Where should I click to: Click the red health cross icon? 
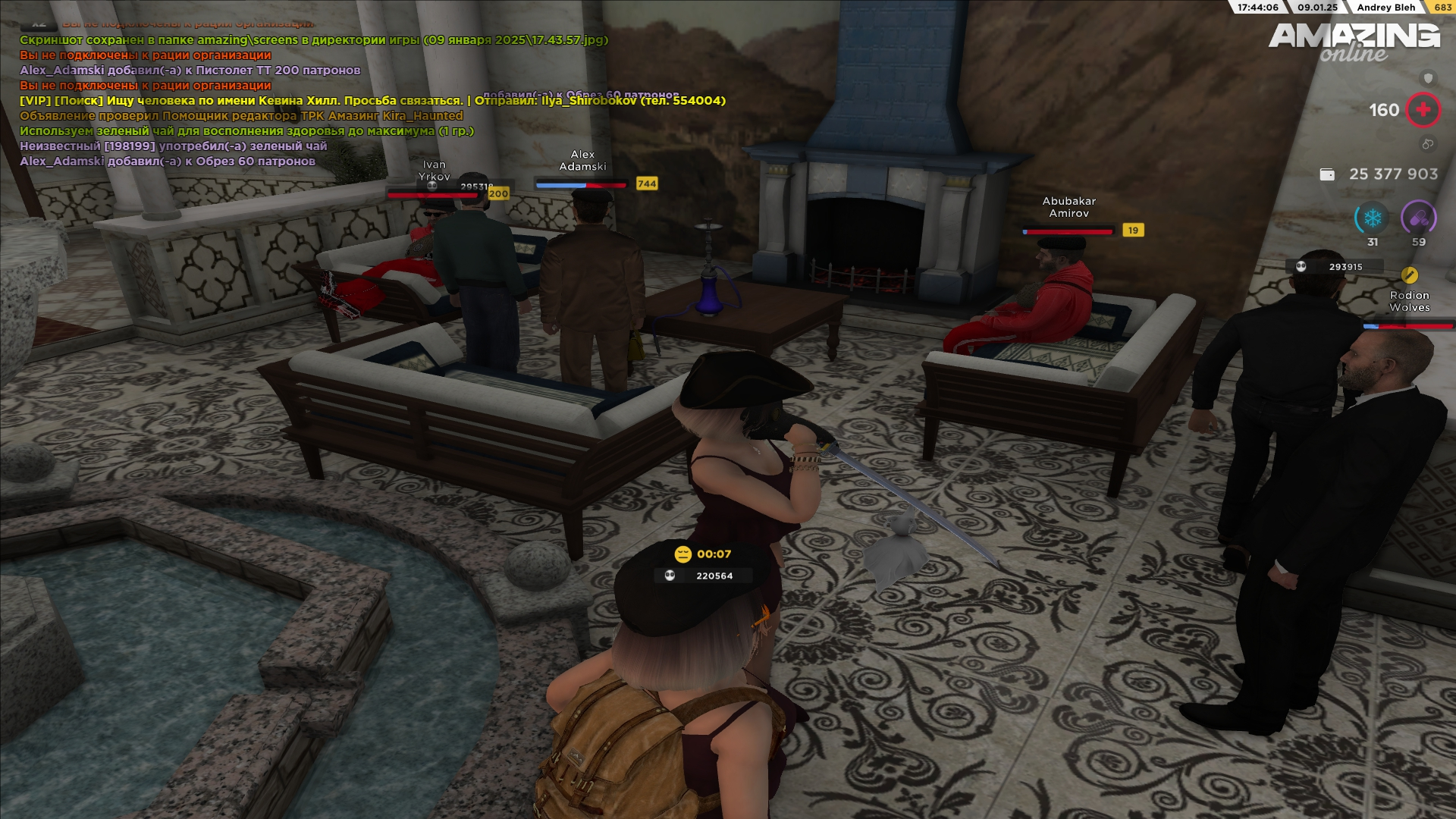click(1423, 110)
